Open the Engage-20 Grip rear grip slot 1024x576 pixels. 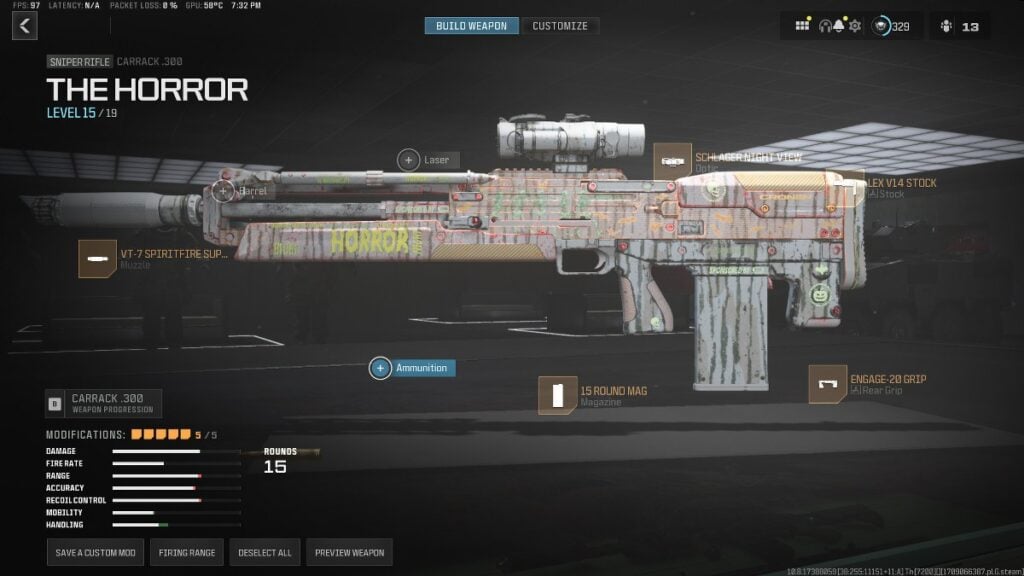[x=827, y=384]
